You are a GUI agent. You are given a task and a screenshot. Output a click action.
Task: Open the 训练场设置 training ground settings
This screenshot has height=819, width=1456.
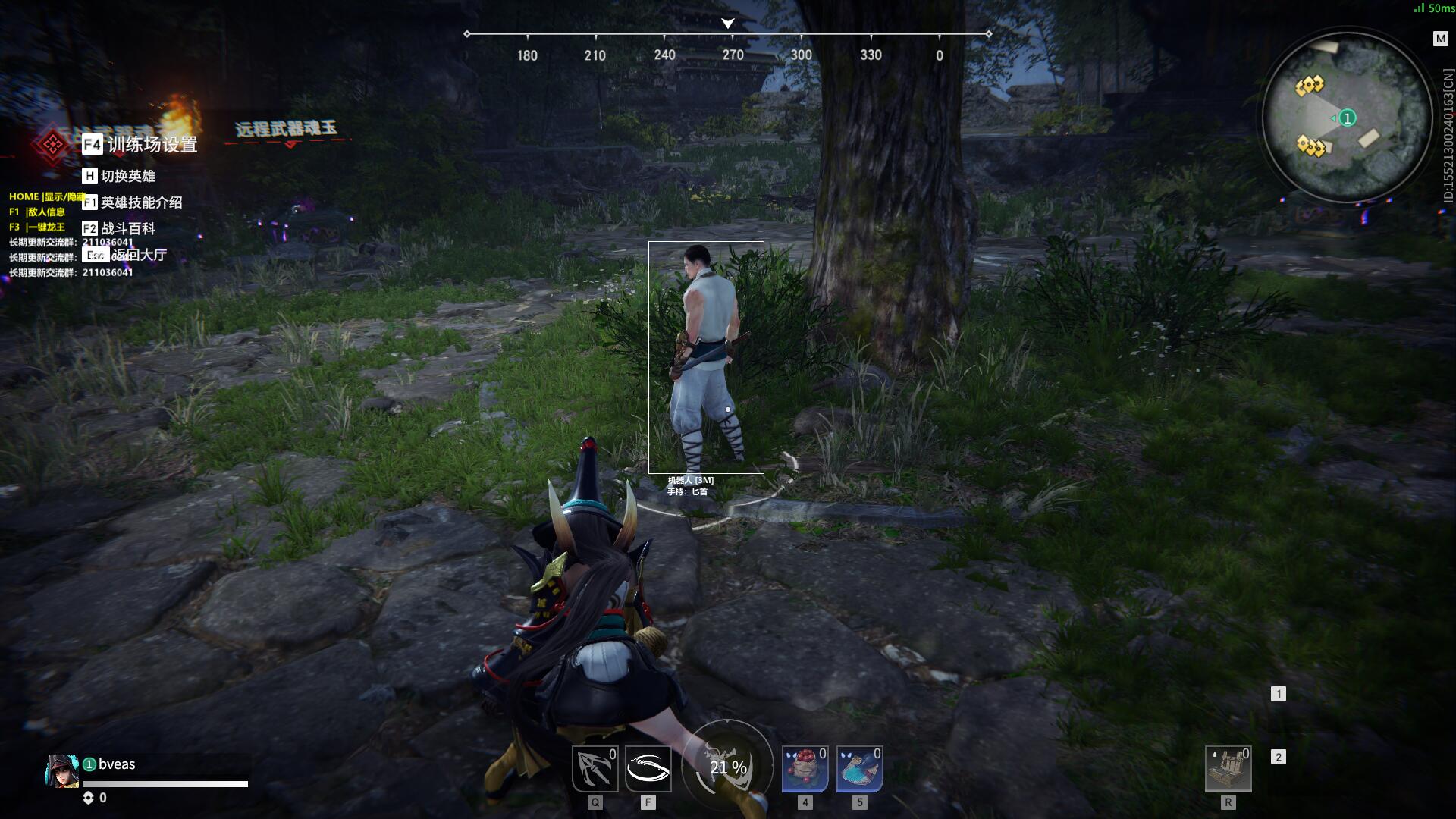(x=141, y=144)
